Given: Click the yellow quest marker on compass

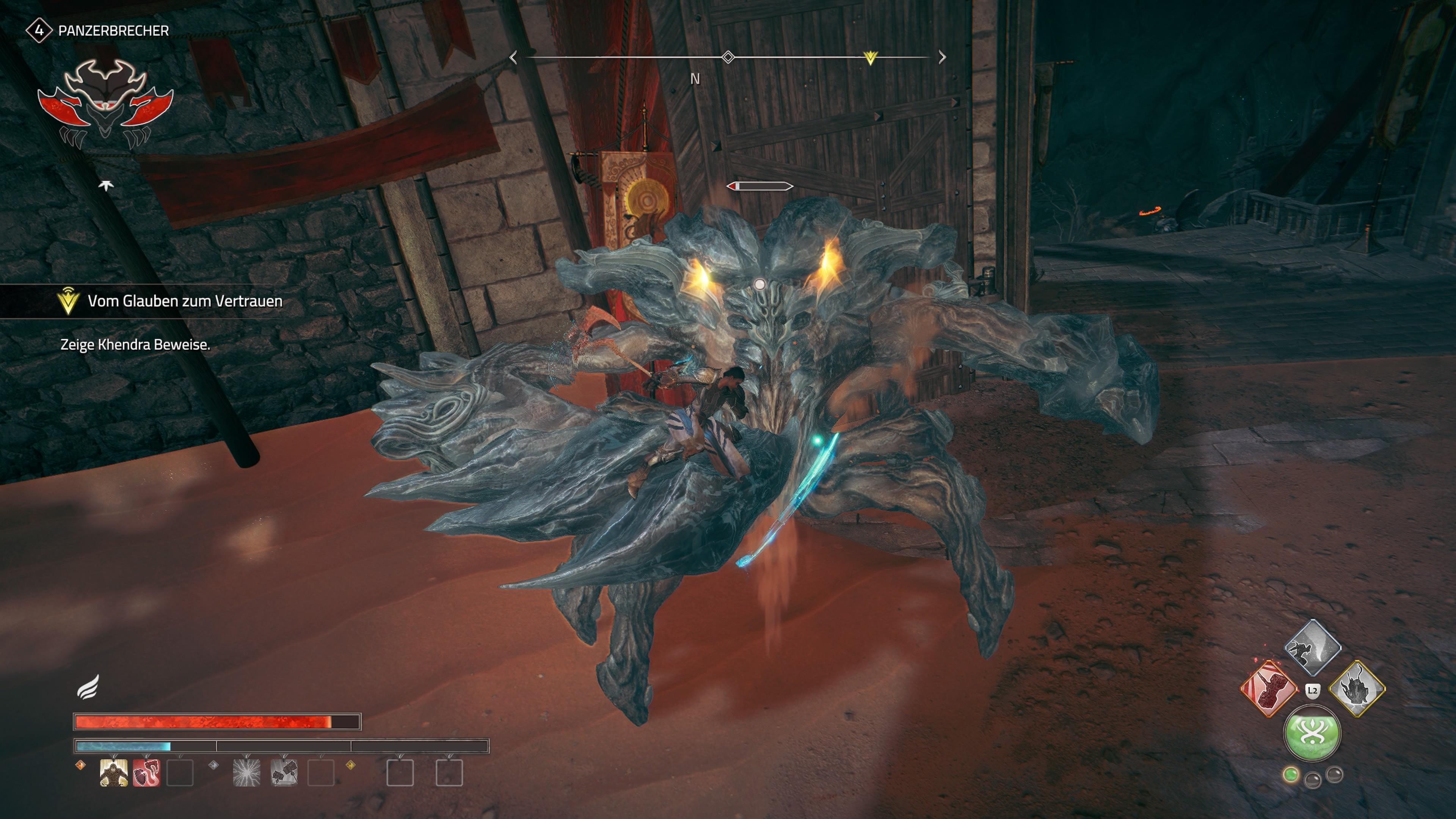Looking at the screenshot, I should [x=871, y=58].
